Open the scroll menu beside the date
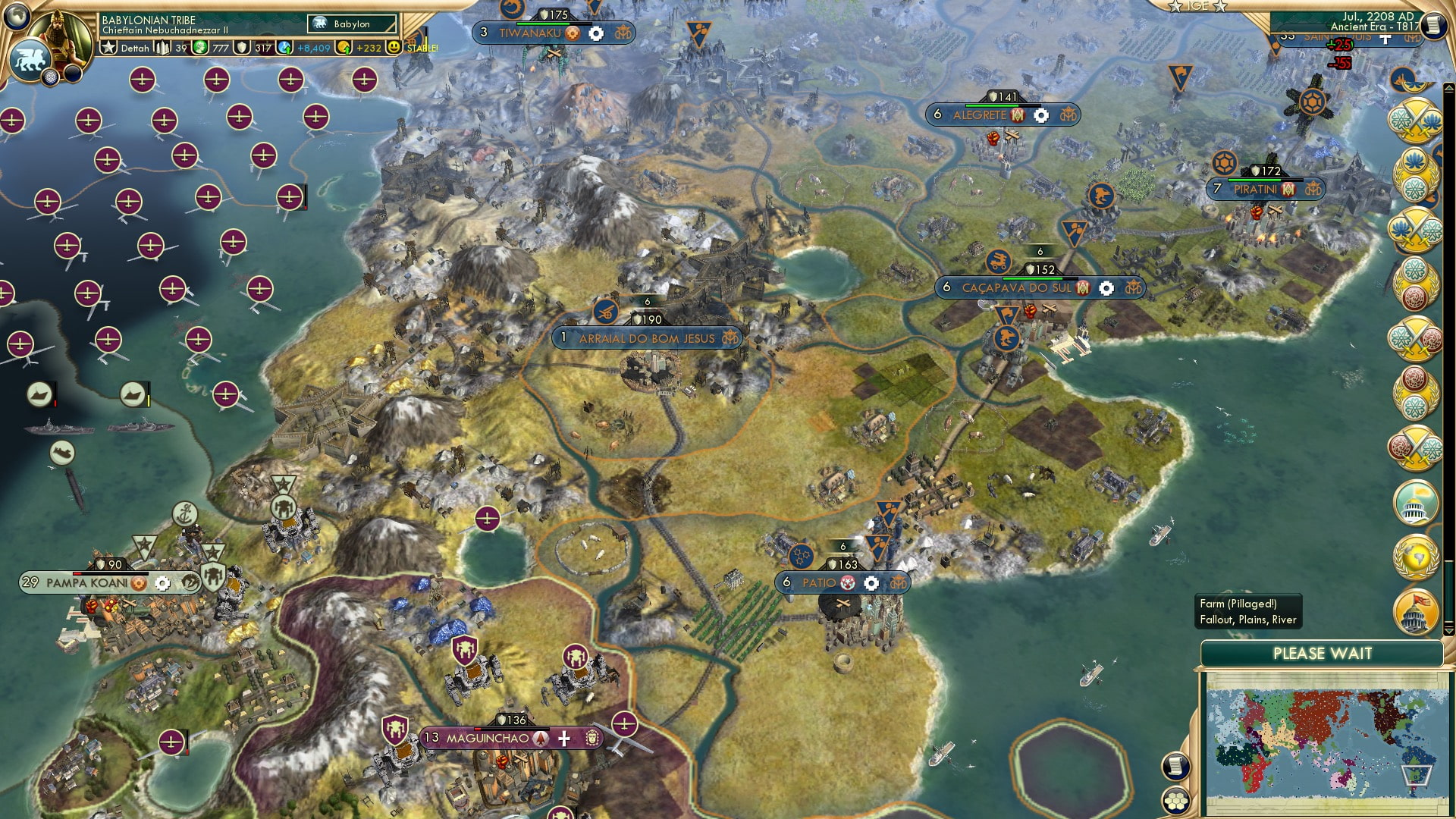Image resolution: width=1456 pixels, height=819 pixels. [x=1433, y=26]
